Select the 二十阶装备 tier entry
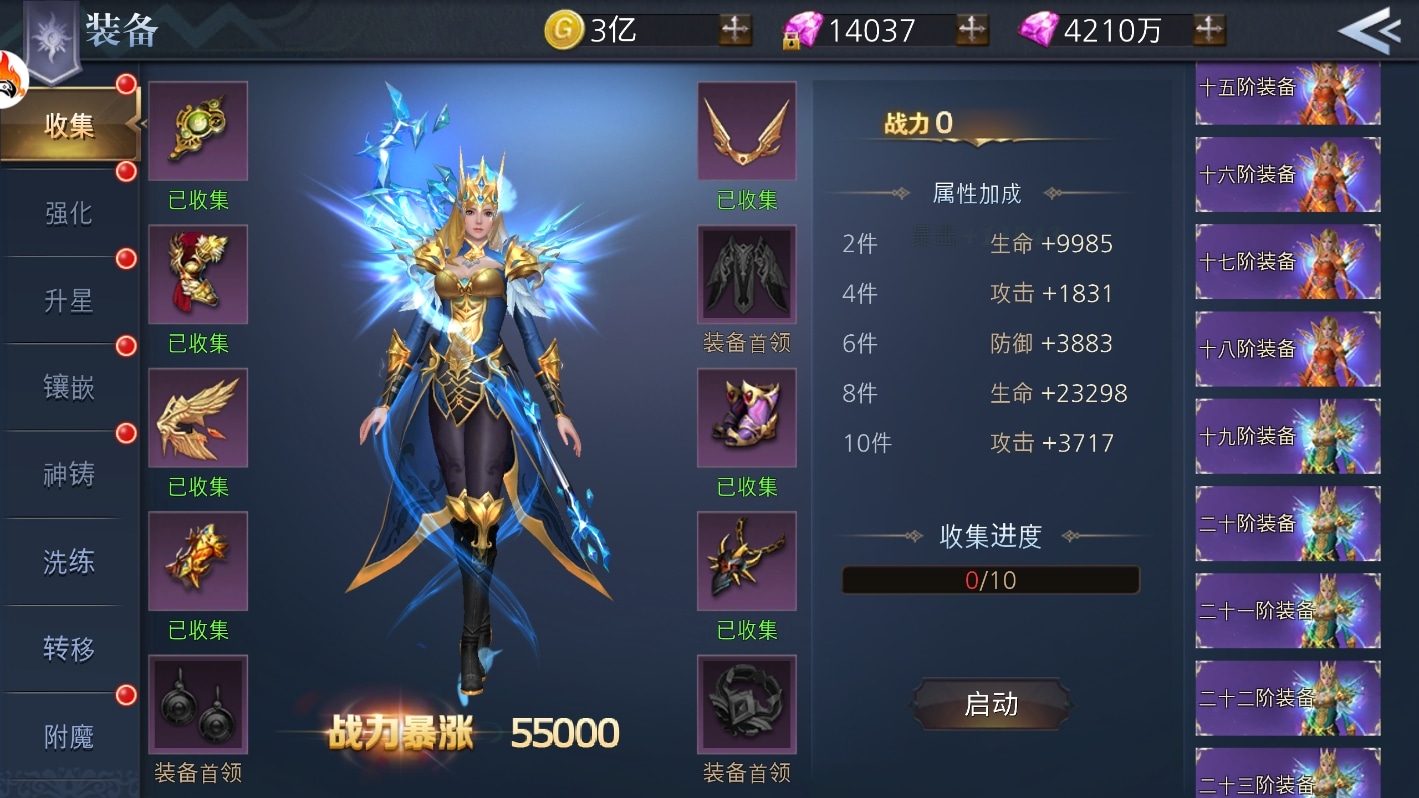1419x798 pixels. tap(1287, 523)
